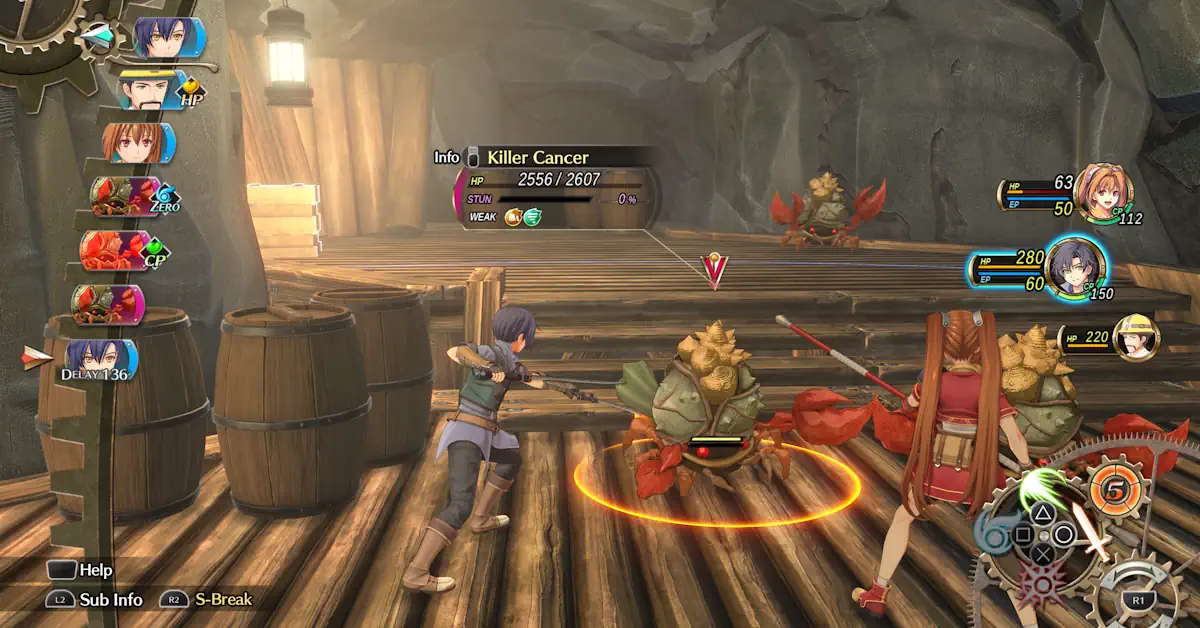Click the weakness icons in enemy info
Viewport: 1200px width, 628px height.
522,216
